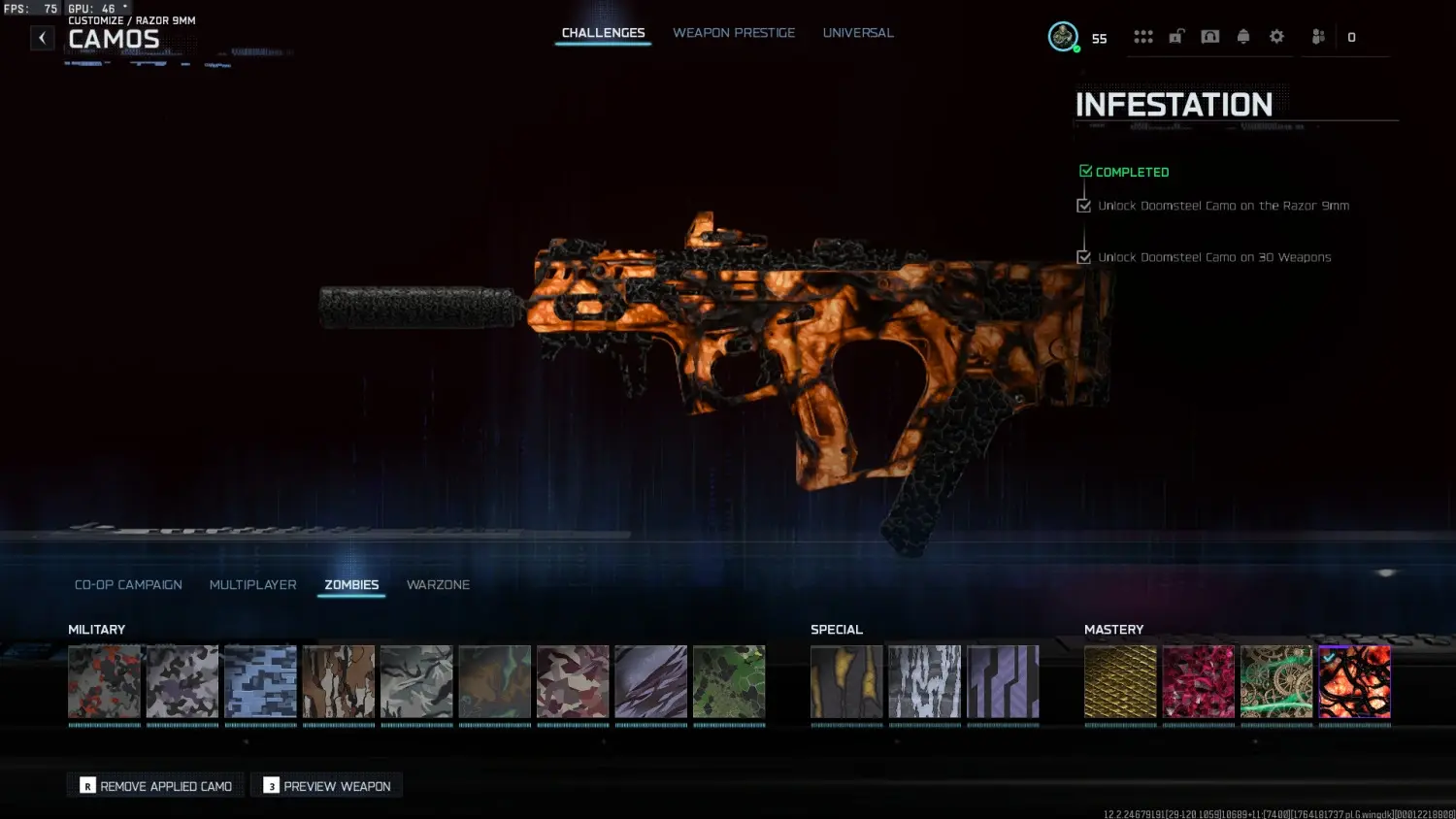The height and width of the screenshot is (819, 1456).
Task: Click the unlocked padlock icon
Action: (1176, 36)
